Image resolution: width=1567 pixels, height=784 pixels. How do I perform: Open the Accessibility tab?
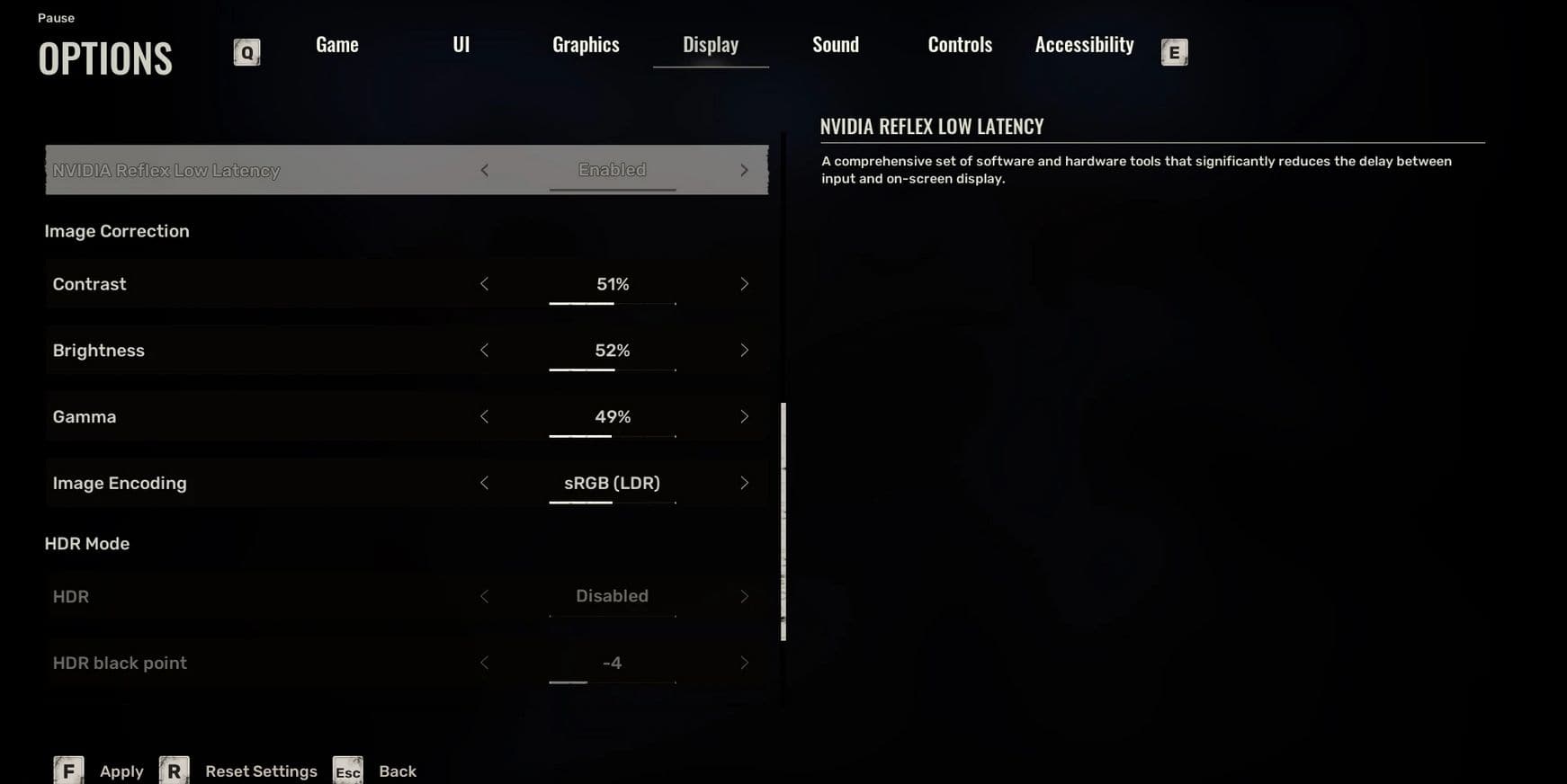pos(1084,45)
